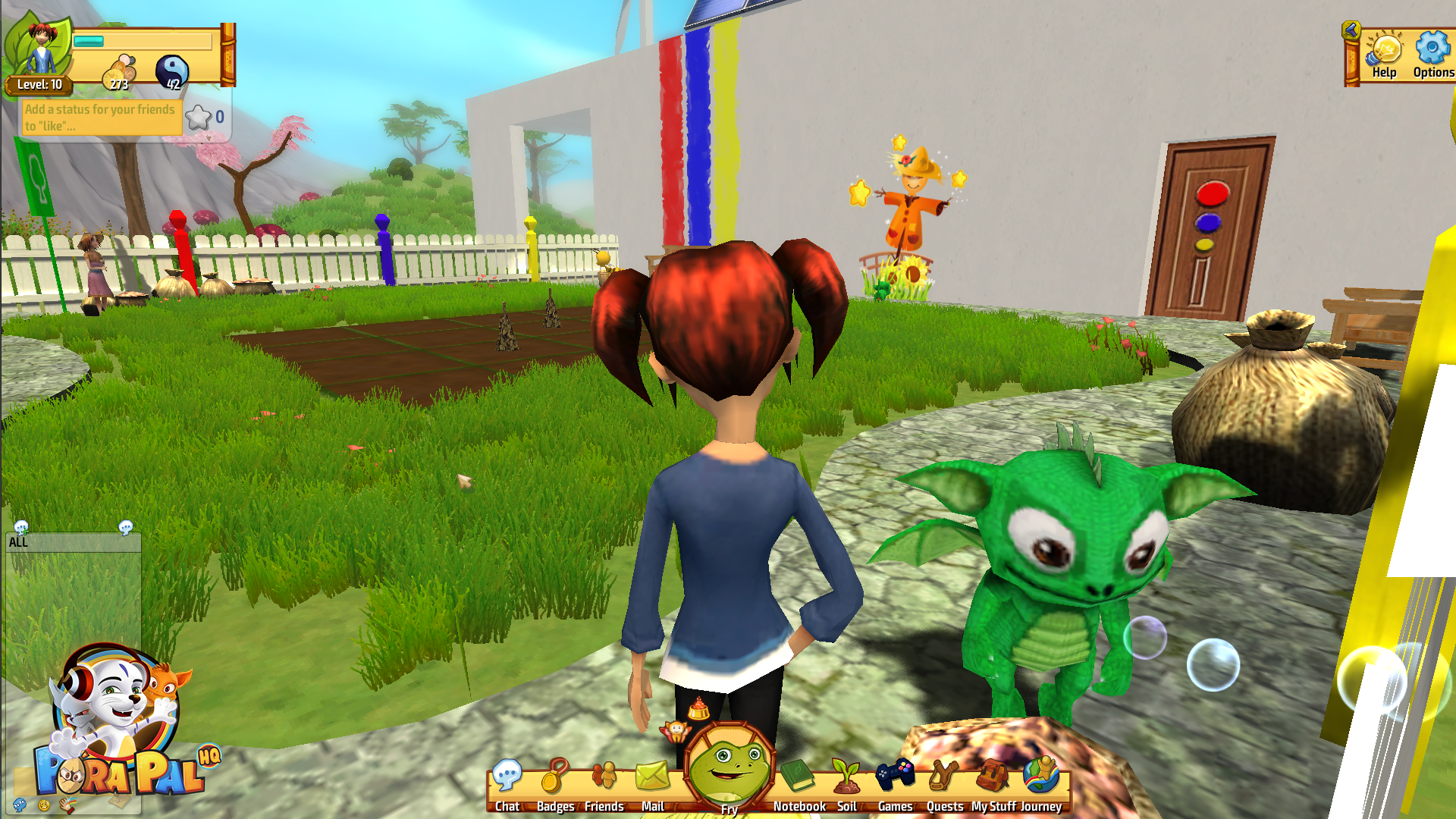Image resolution: width=1456 pixels, height=819 pixels.
Task: Open the Chat panel from toolbar
Action: 507,781
